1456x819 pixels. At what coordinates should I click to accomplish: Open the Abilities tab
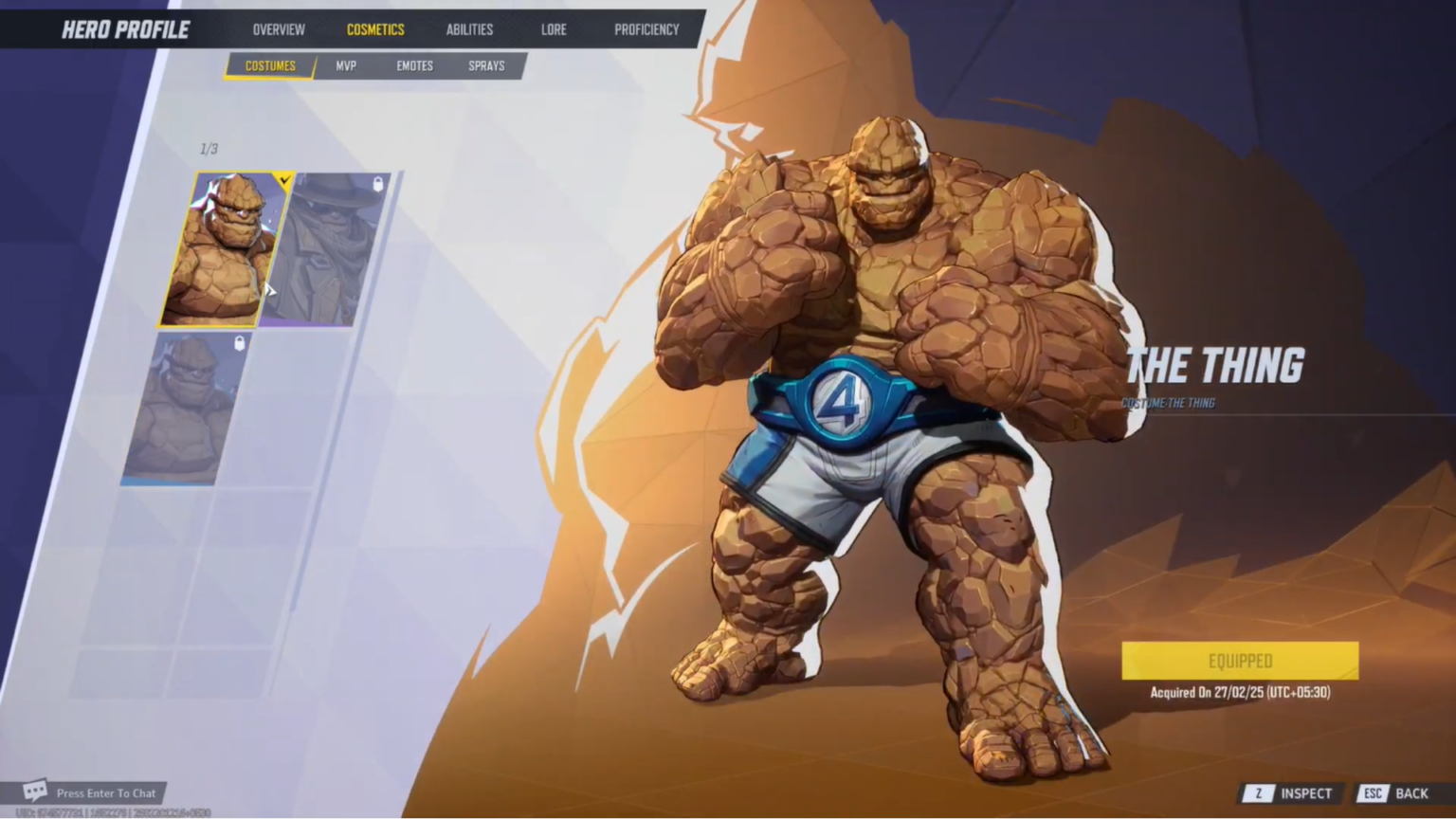(469, 29)
